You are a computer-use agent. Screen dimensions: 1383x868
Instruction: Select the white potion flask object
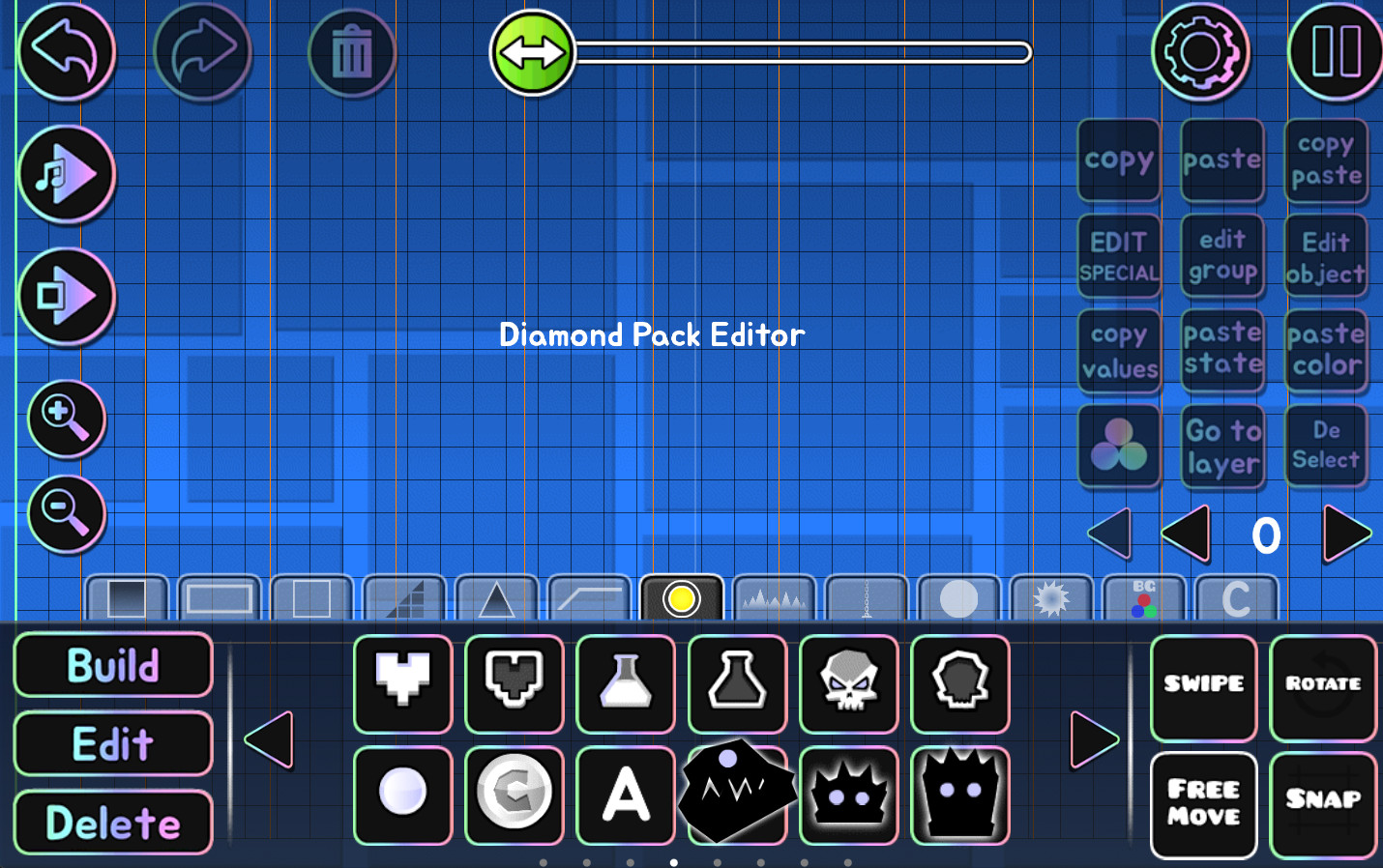[x=625, y=685]
